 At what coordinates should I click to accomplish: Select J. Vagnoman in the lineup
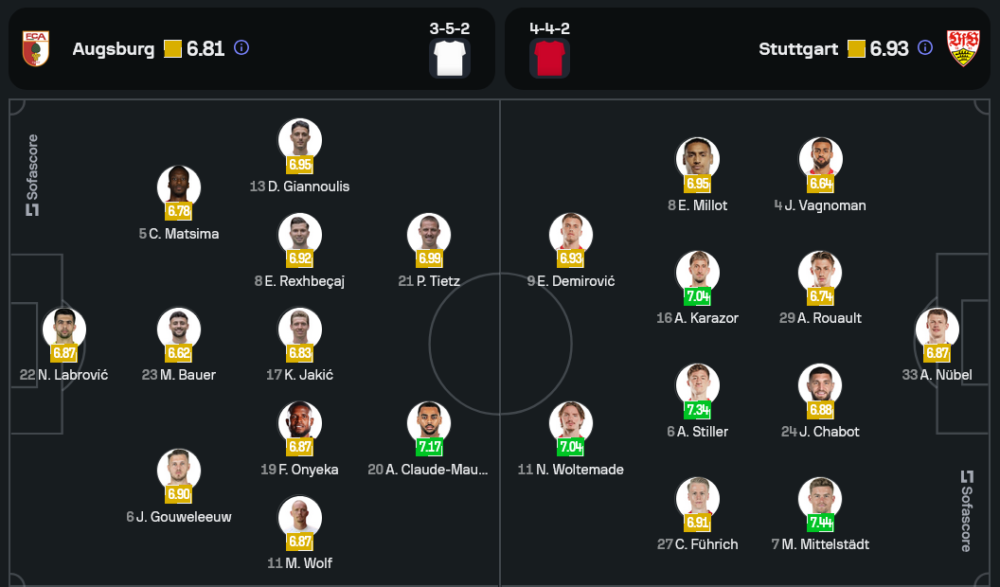pos(820,160)
